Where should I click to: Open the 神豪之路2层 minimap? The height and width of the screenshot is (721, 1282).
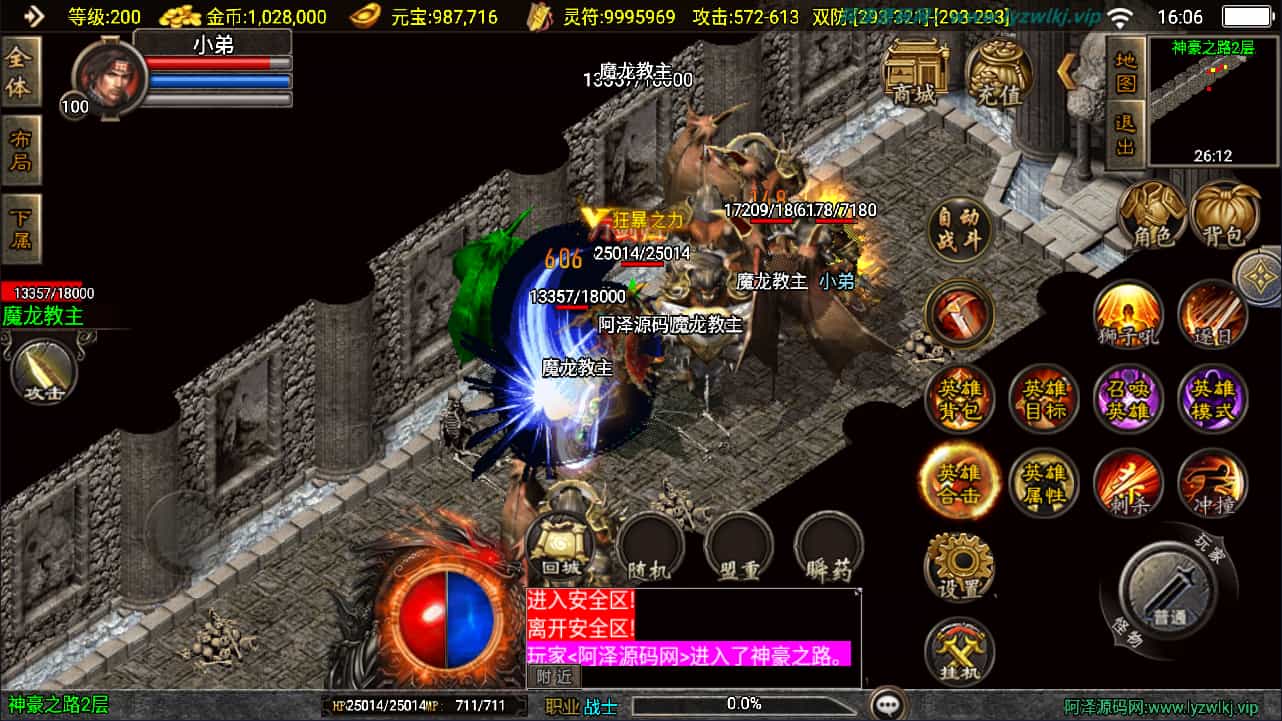coord(1213,100)
